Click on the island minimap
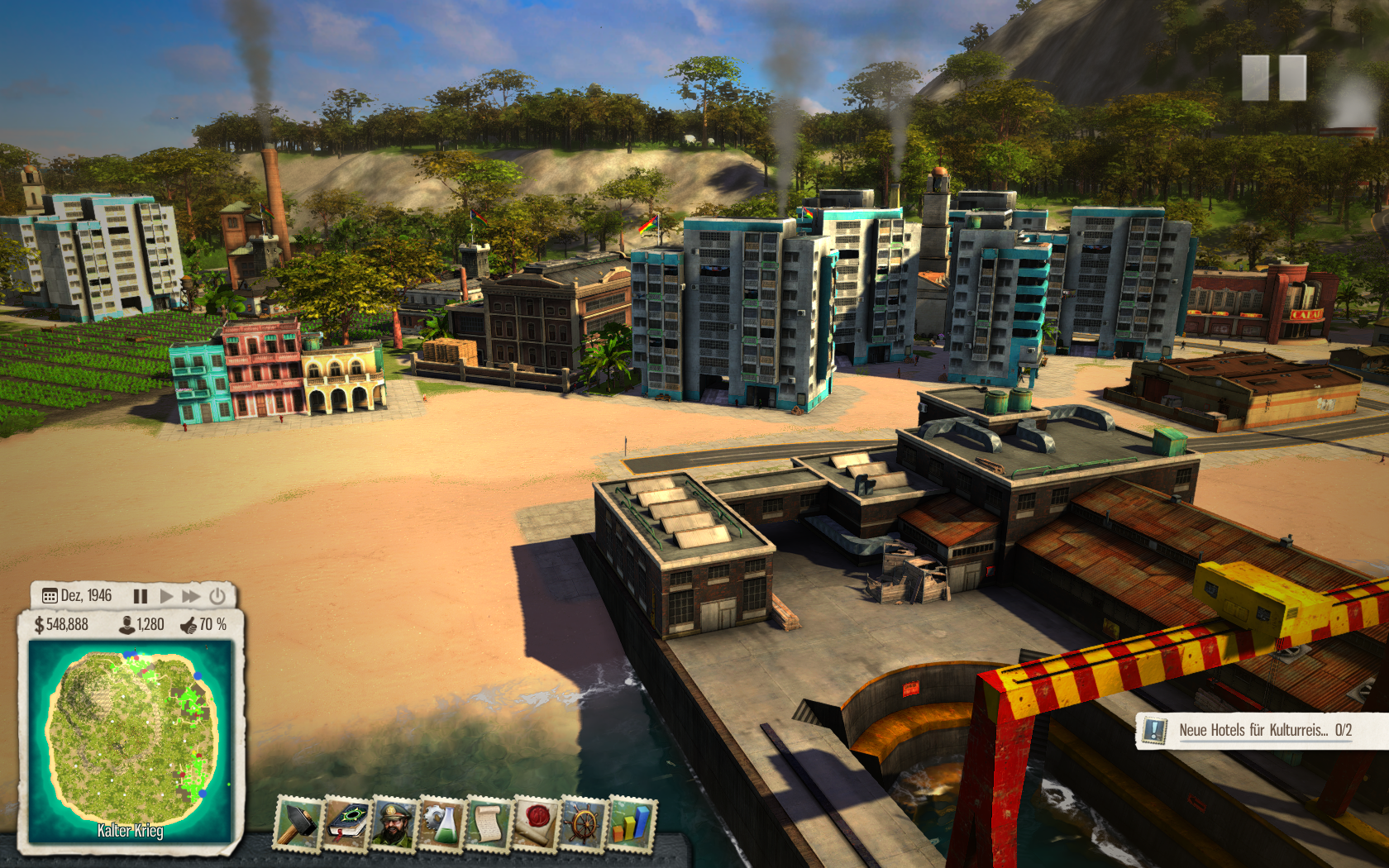The width and height of the screenshot is (1389, 868). pos(131,738)
